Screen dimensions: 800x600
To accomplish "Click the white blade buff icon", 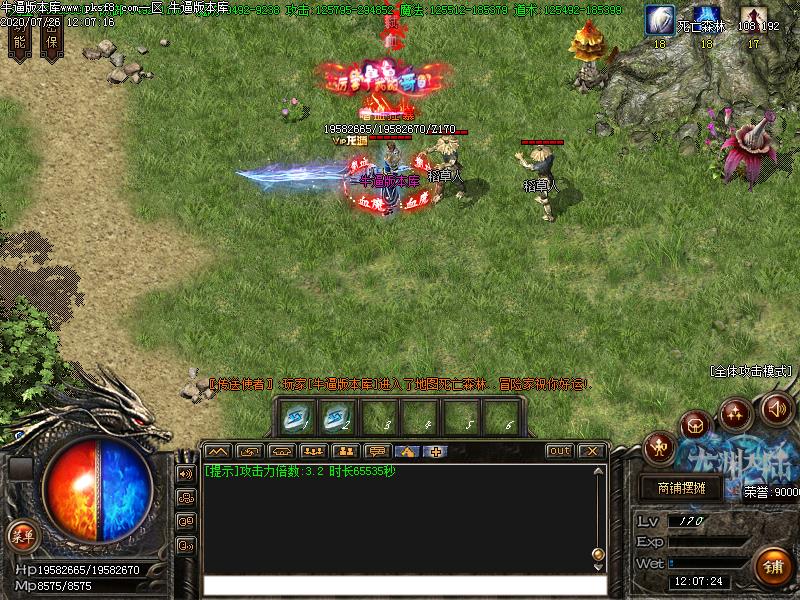I will pos(659,19).
